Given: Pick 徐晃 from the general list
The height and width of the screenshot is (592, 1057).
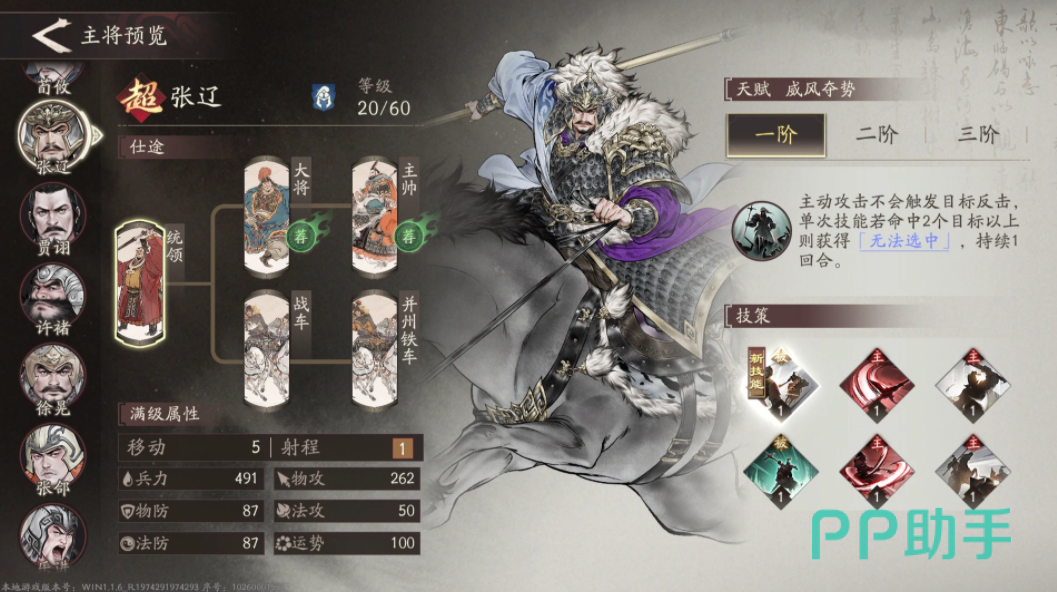Looking at the screenshot, I should (x=52, y=375).
